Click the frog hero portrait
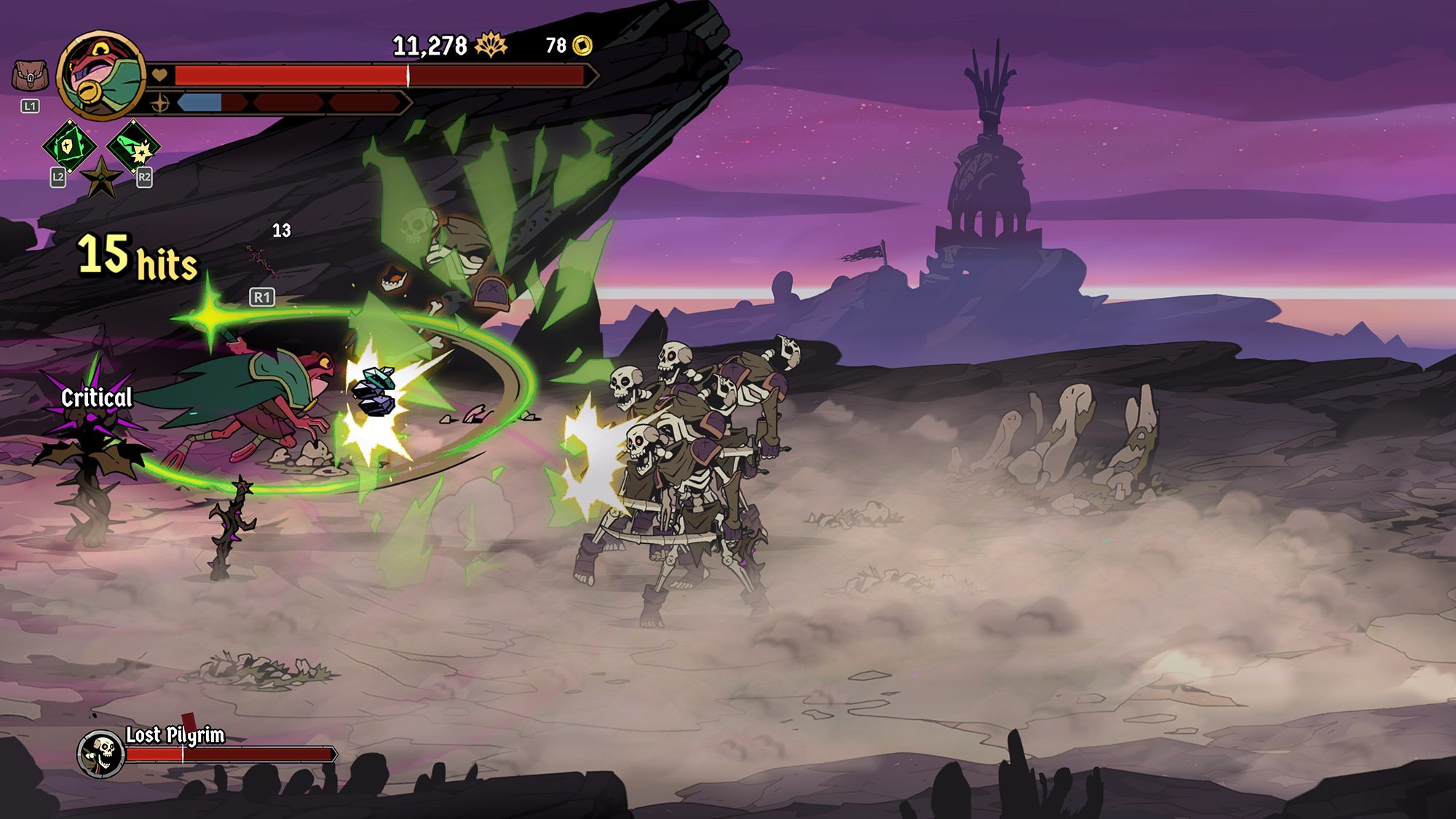 click(101, 75)
